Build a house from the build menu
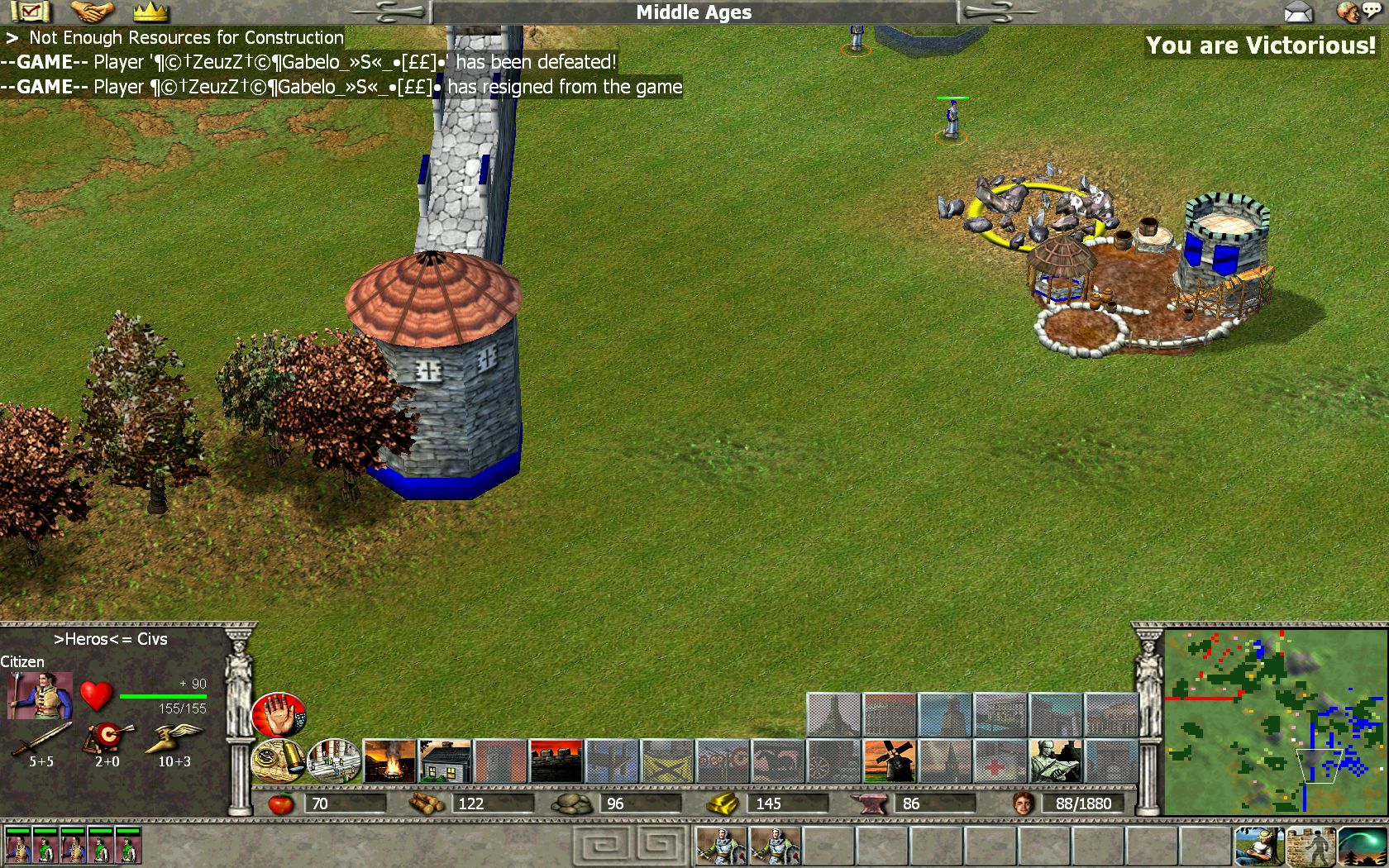This screenshot has width=1389, height=868. pyautogui.click(x=445, y=761)
